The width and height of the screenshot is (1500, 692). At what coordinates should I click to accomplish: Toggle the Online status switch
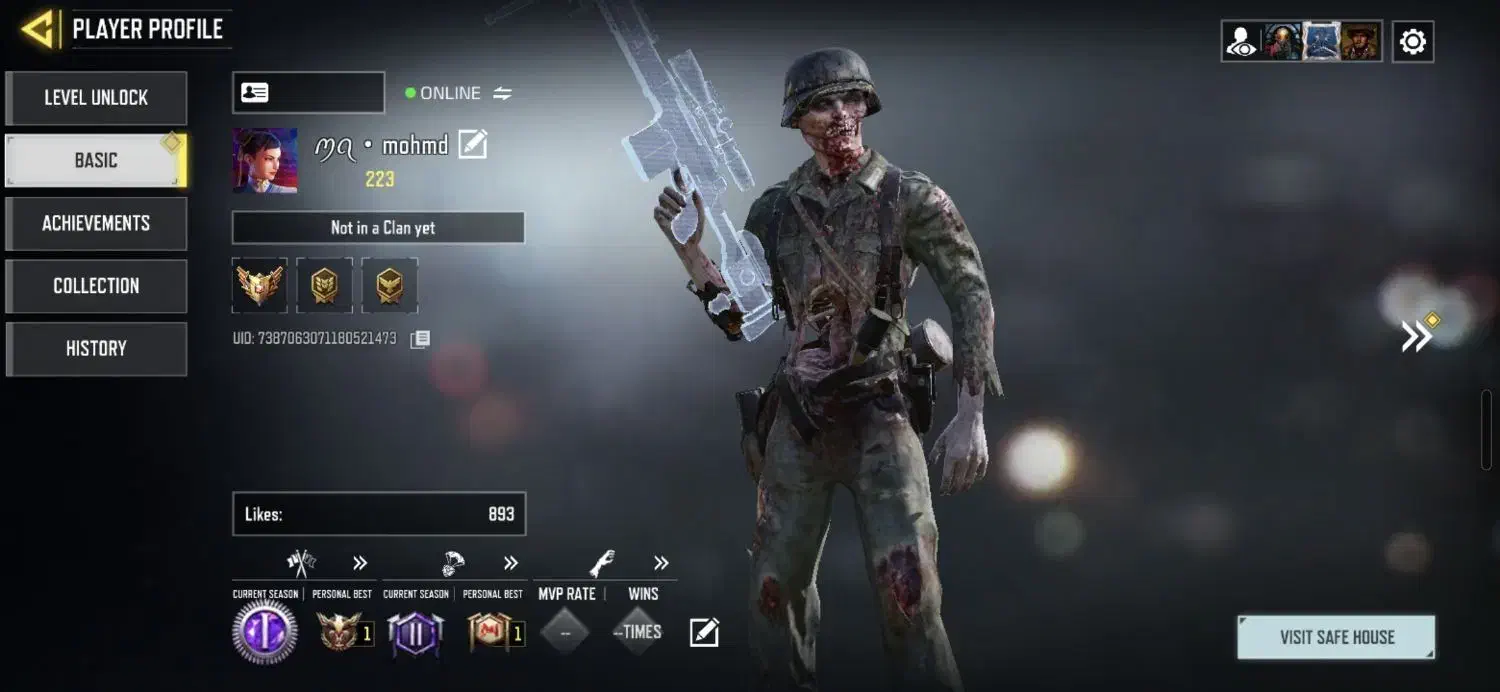[x=502, y=93]
